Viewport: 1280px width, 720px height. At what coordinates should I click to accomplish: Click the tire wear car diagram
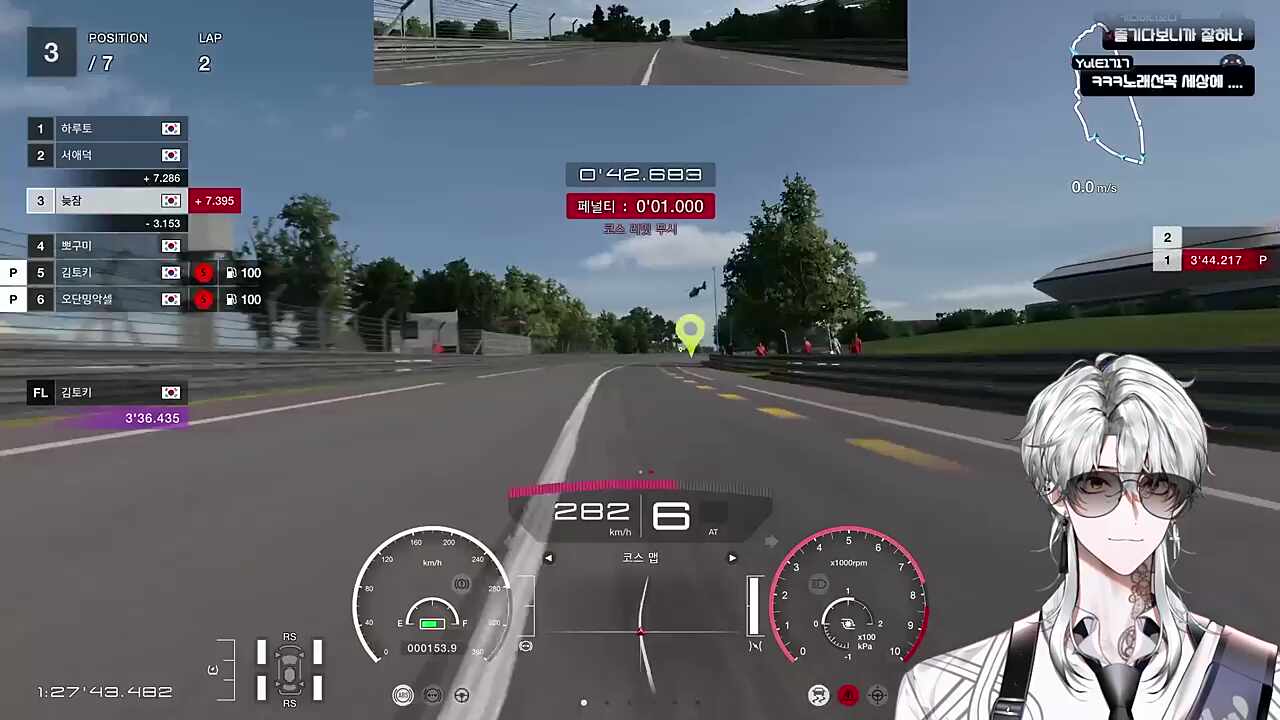point(289,668)
